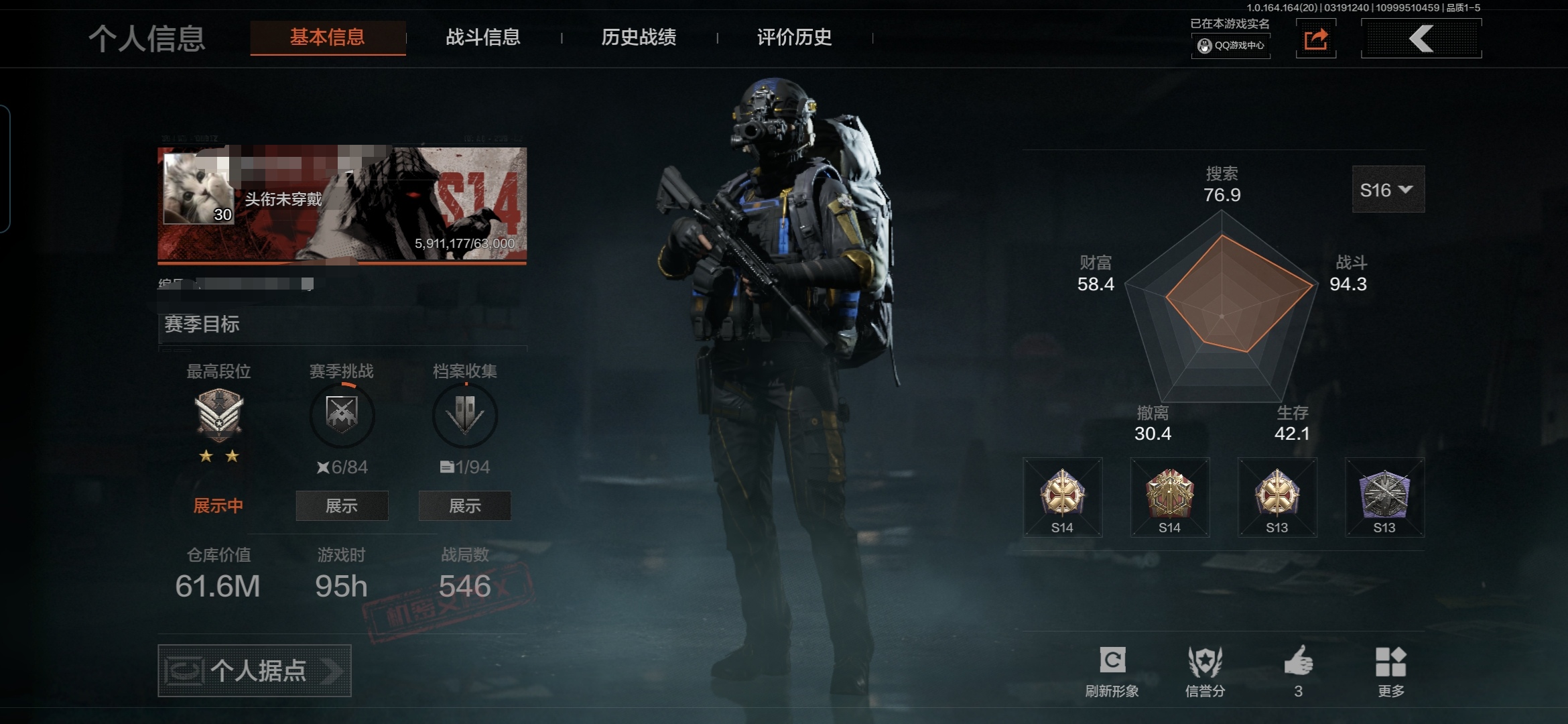
Task: Switch to the 战斗信息 tab
Action: (482, 38)
